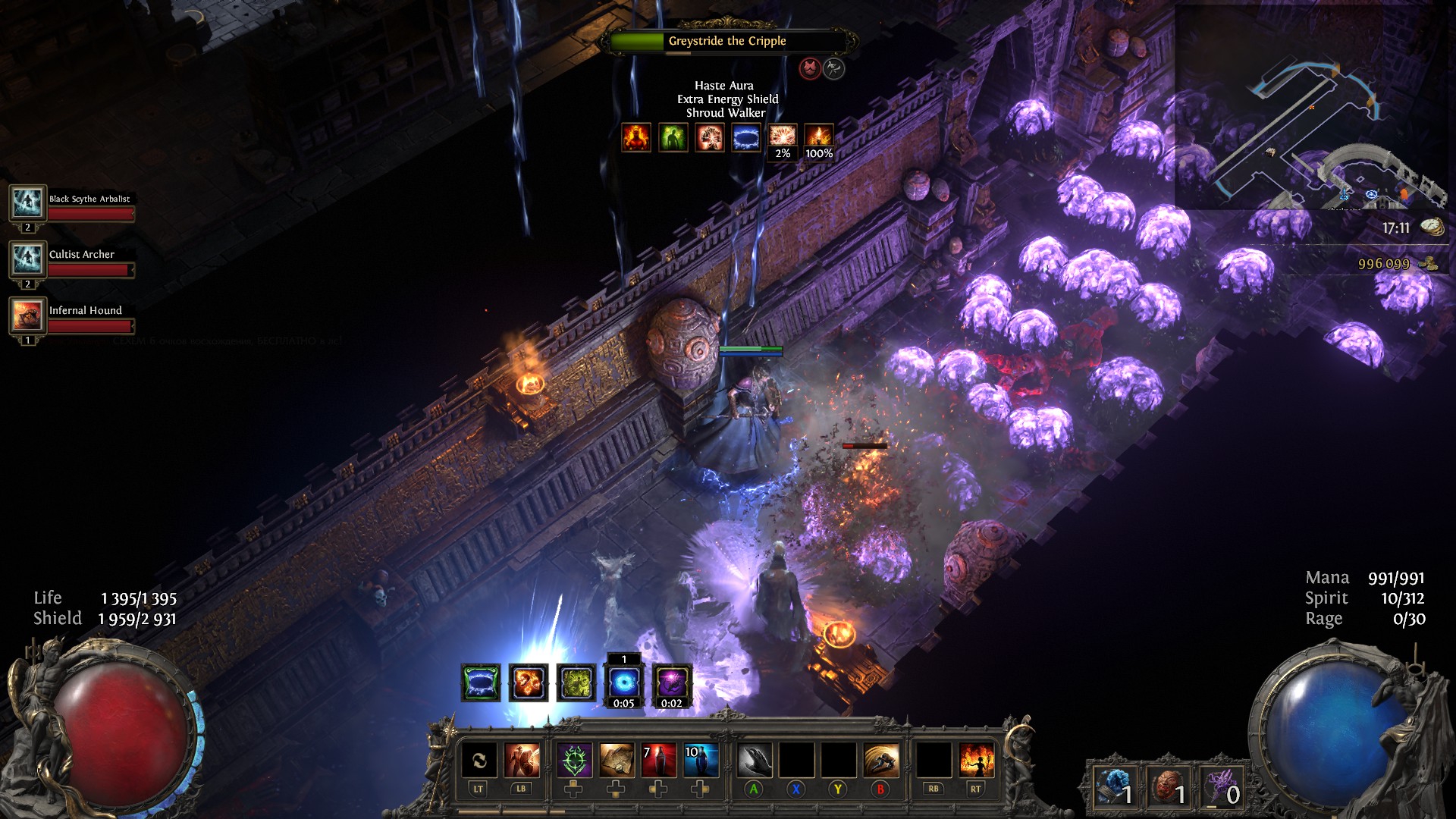Click the Infernal Hound minion portrait

[x=27, y=315]
